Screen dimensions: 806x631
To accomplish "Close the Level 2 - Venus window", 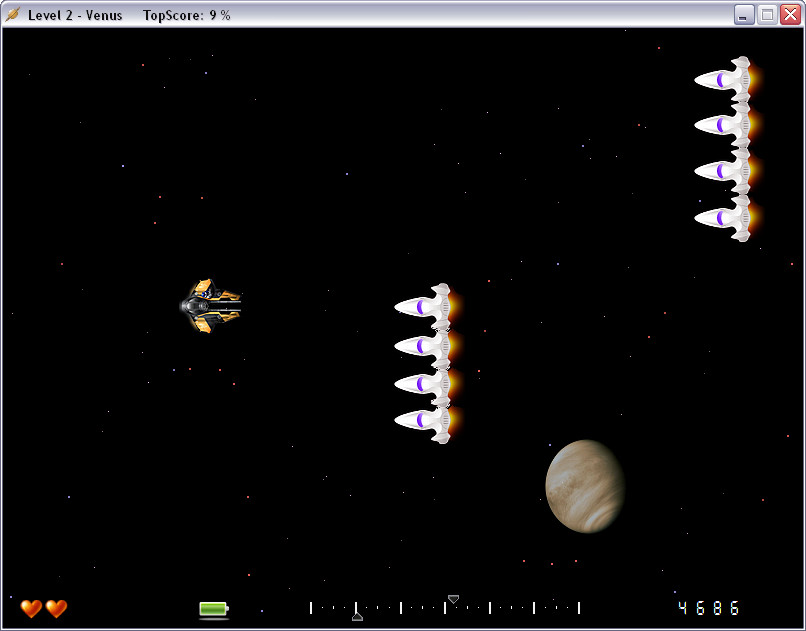I will [790, 14].
